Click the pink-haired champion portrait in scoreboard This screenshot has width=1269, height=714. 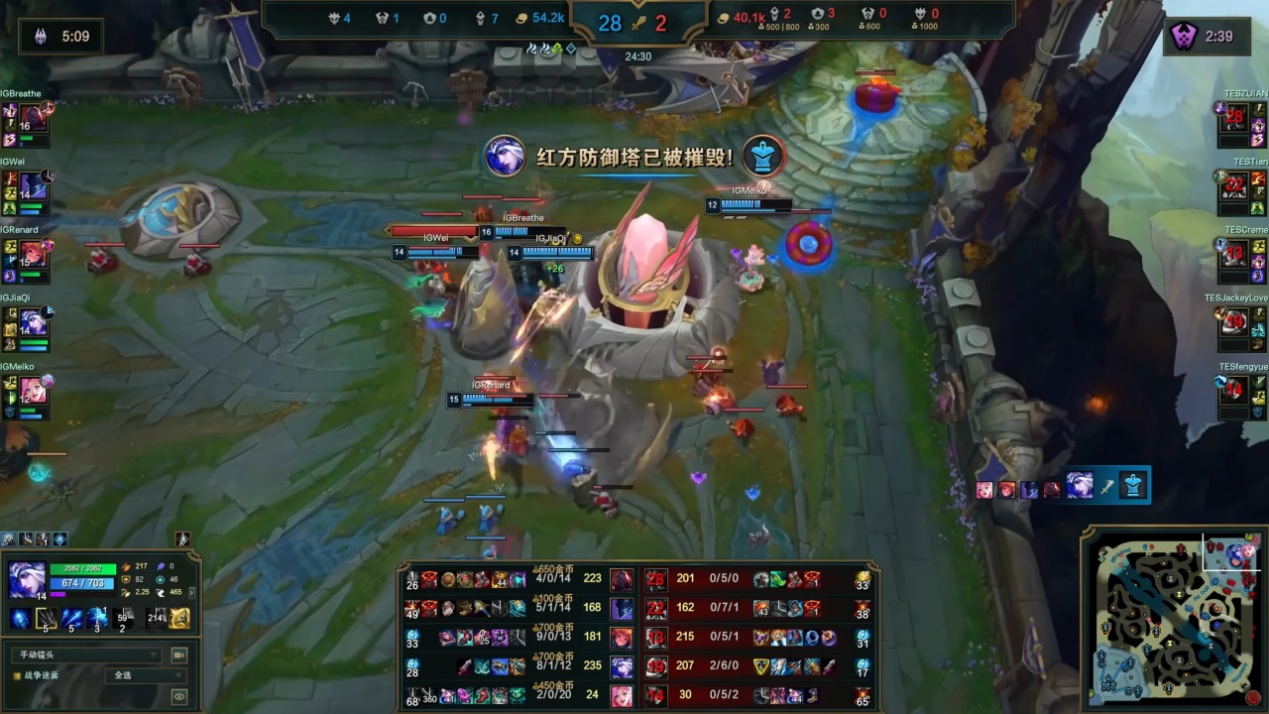(x=622, y=694)
